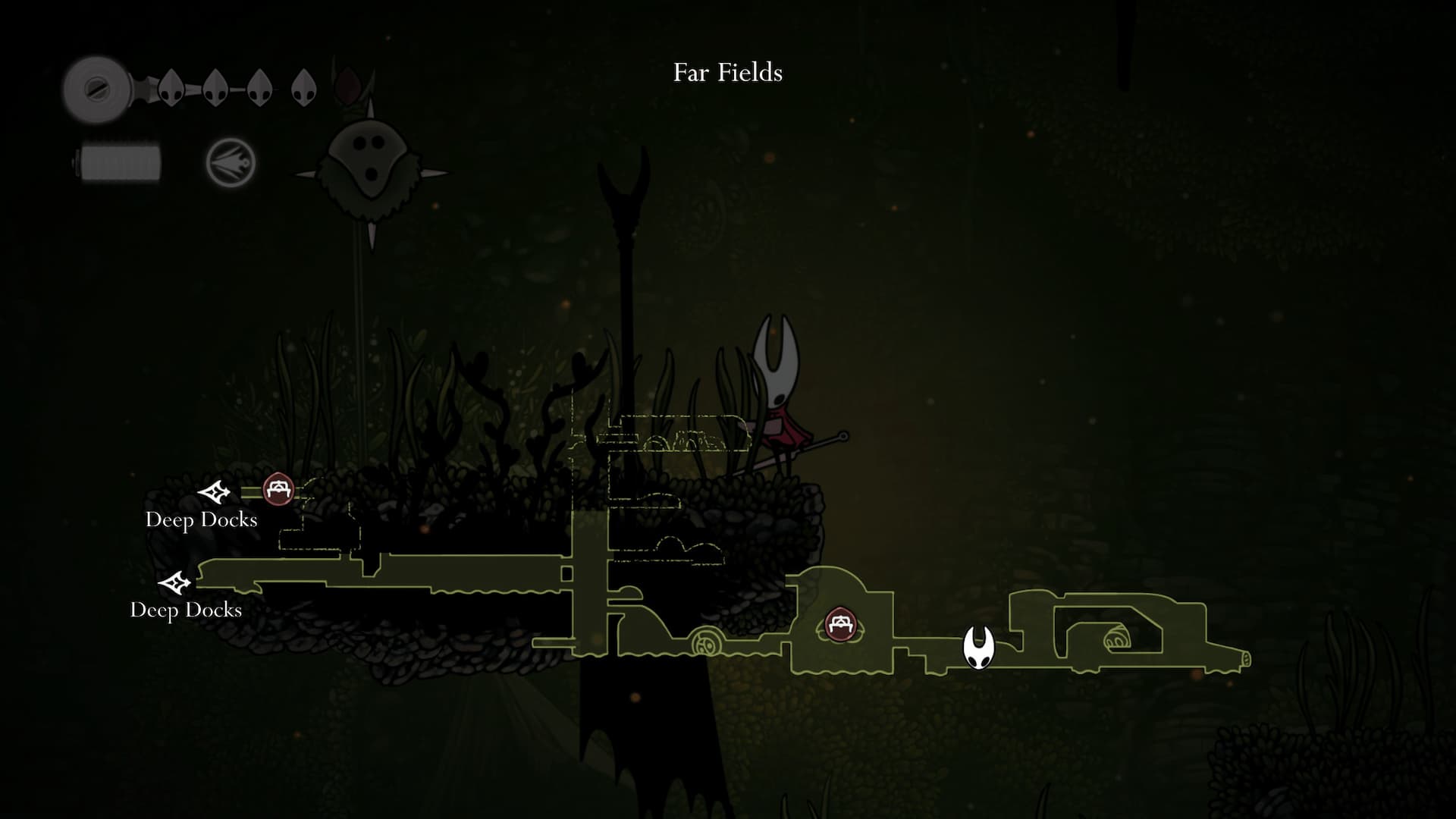Choose the Deep Docks exit arrow beside the bench
Screen dimensions: 1456x819
214,493
